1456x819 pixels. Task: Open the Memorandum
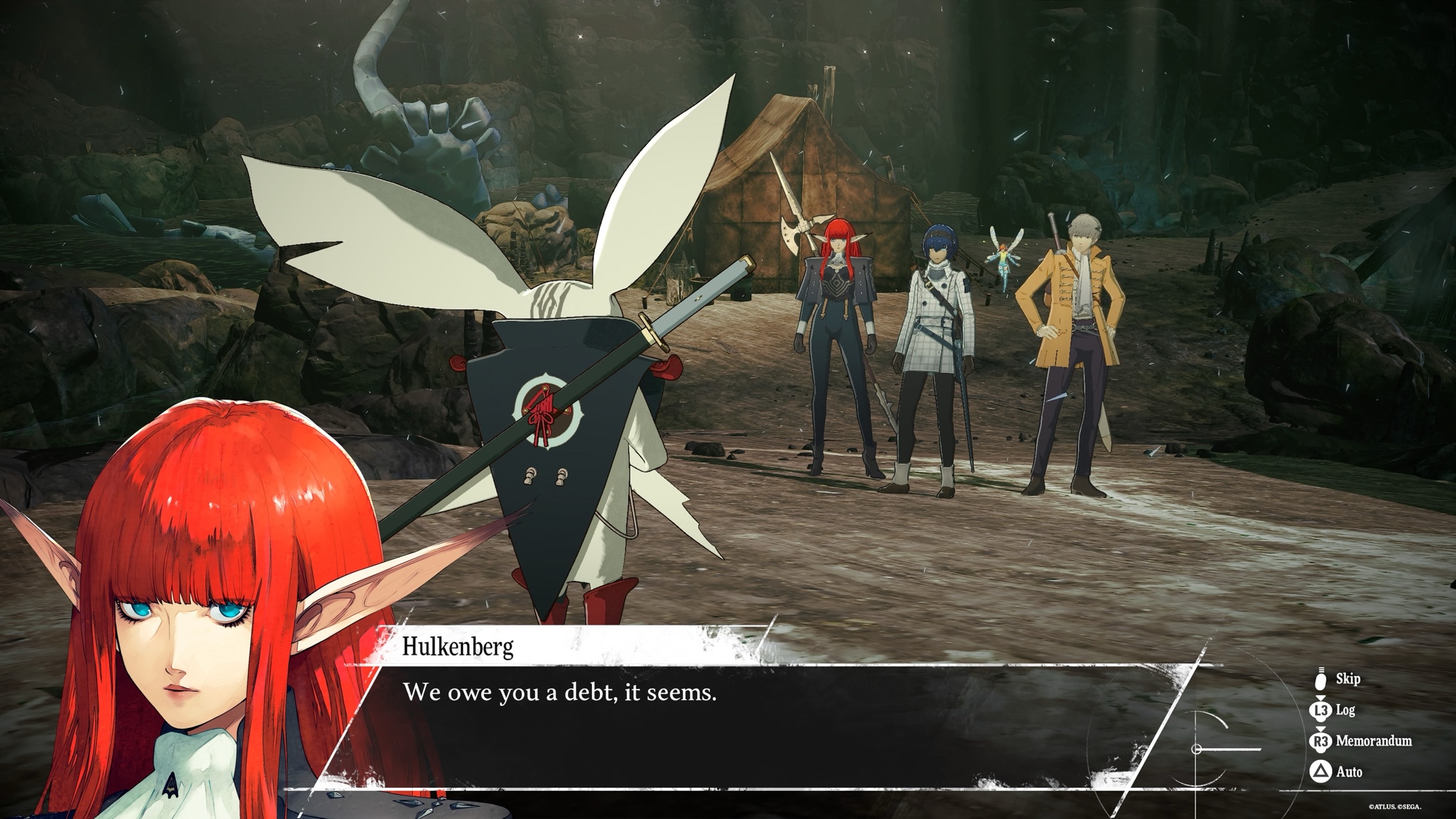1361,741
